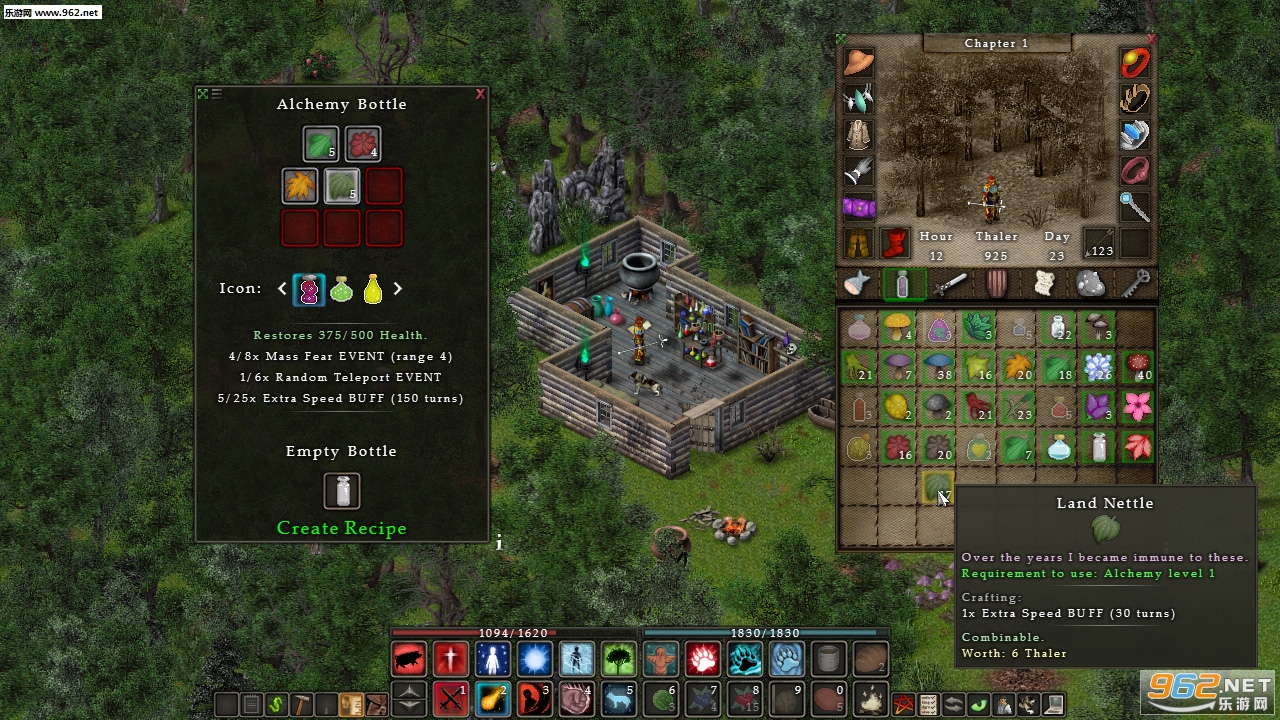
Task: Activate the green tree spell icon
Action: pos(619,659)
